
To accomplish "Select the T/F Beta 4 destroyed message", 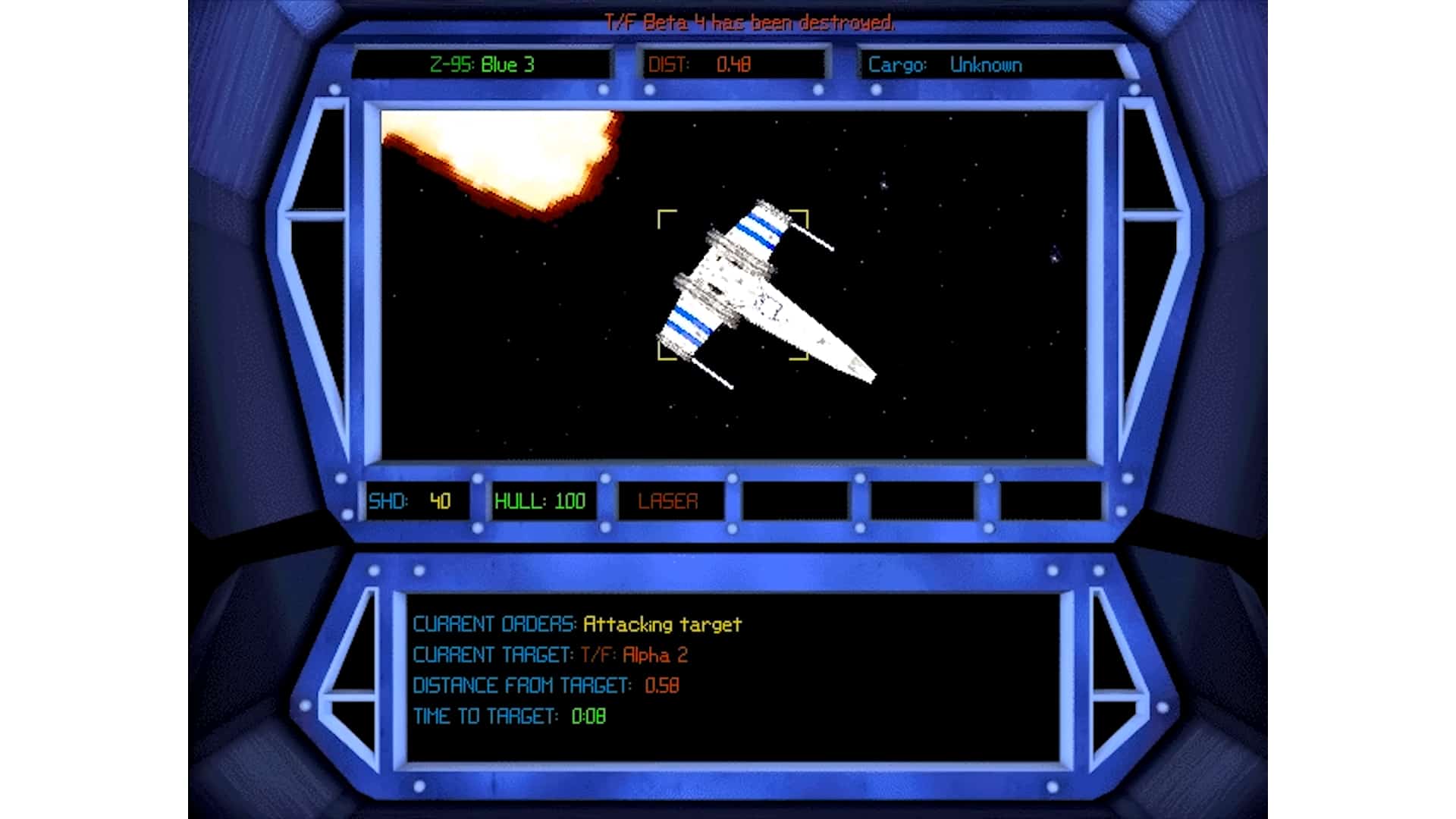I will [749, 23].
